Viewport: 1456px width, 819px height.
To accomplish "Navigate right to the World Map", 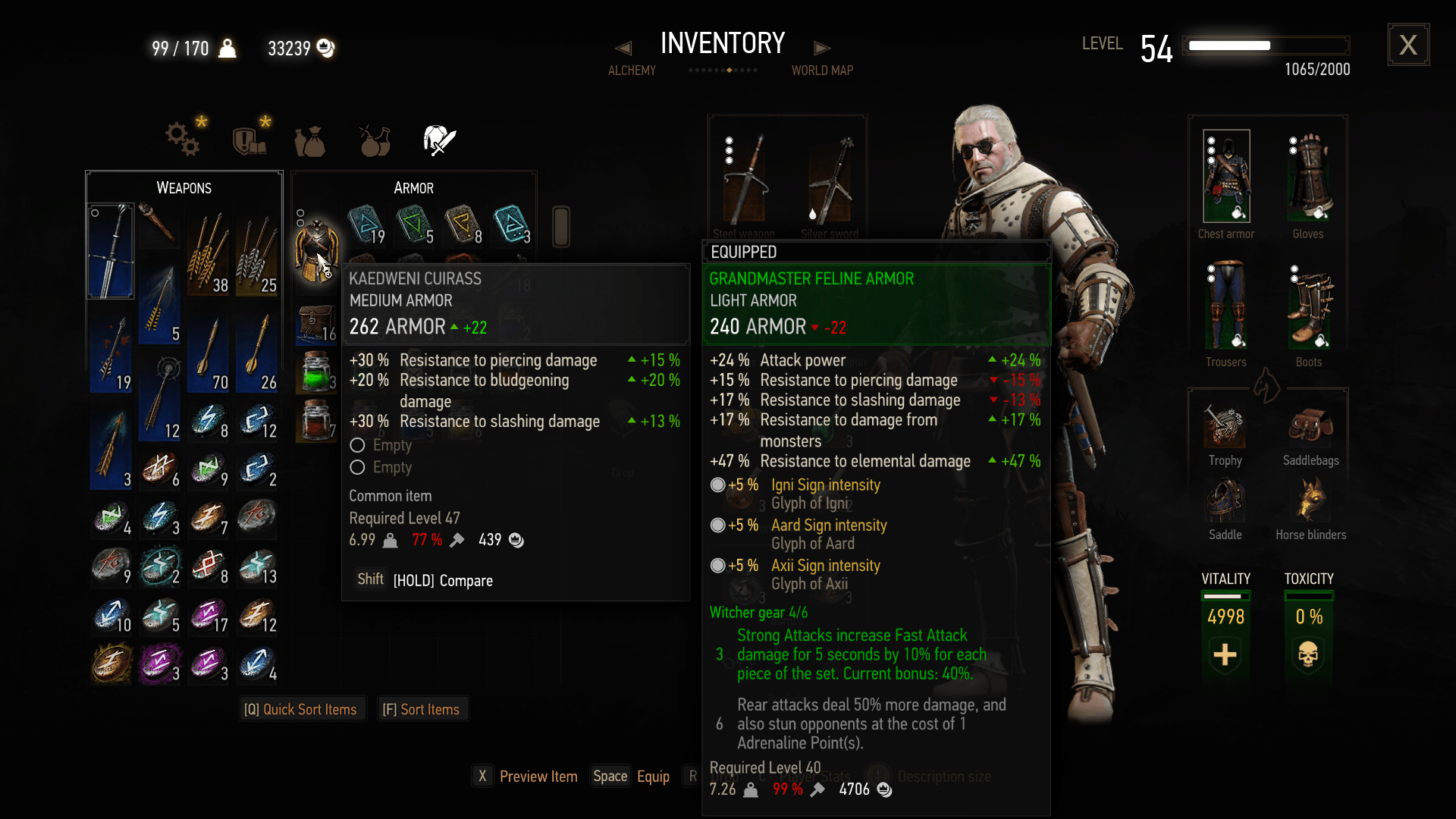I will 824,47.
